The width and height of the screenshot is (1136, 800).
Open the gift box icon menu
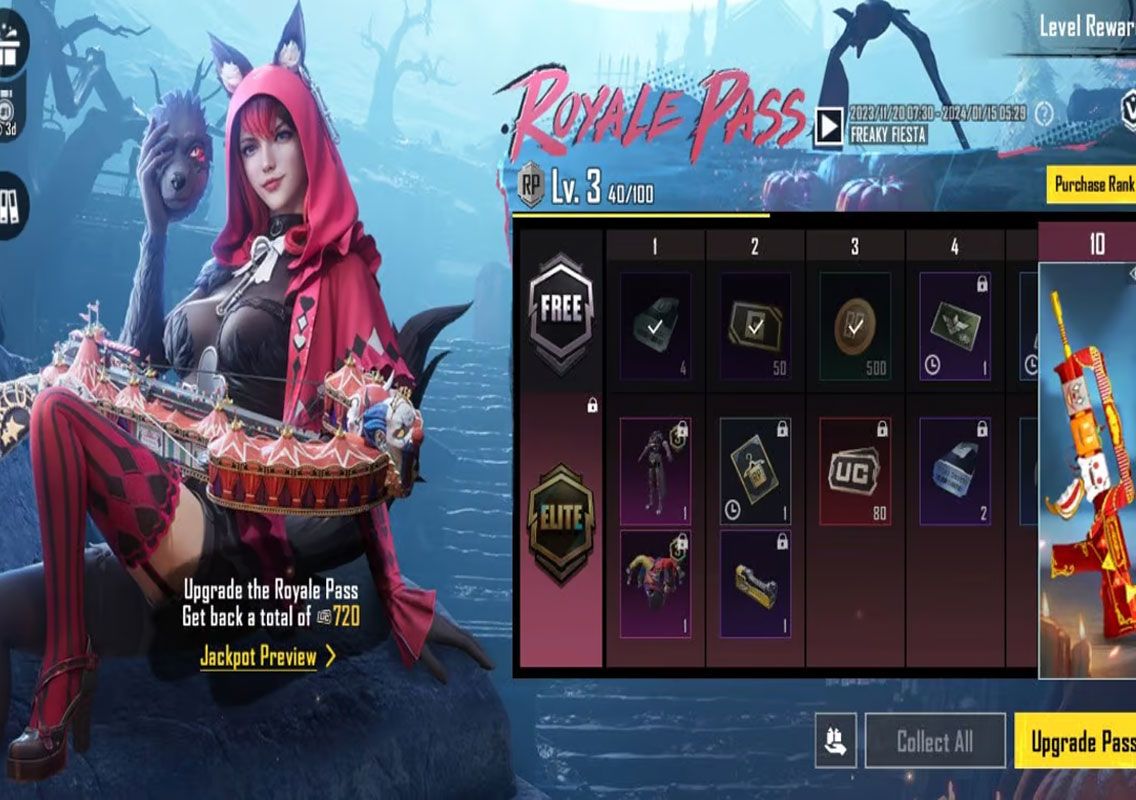pyautogui.click(x=8, y=47)
